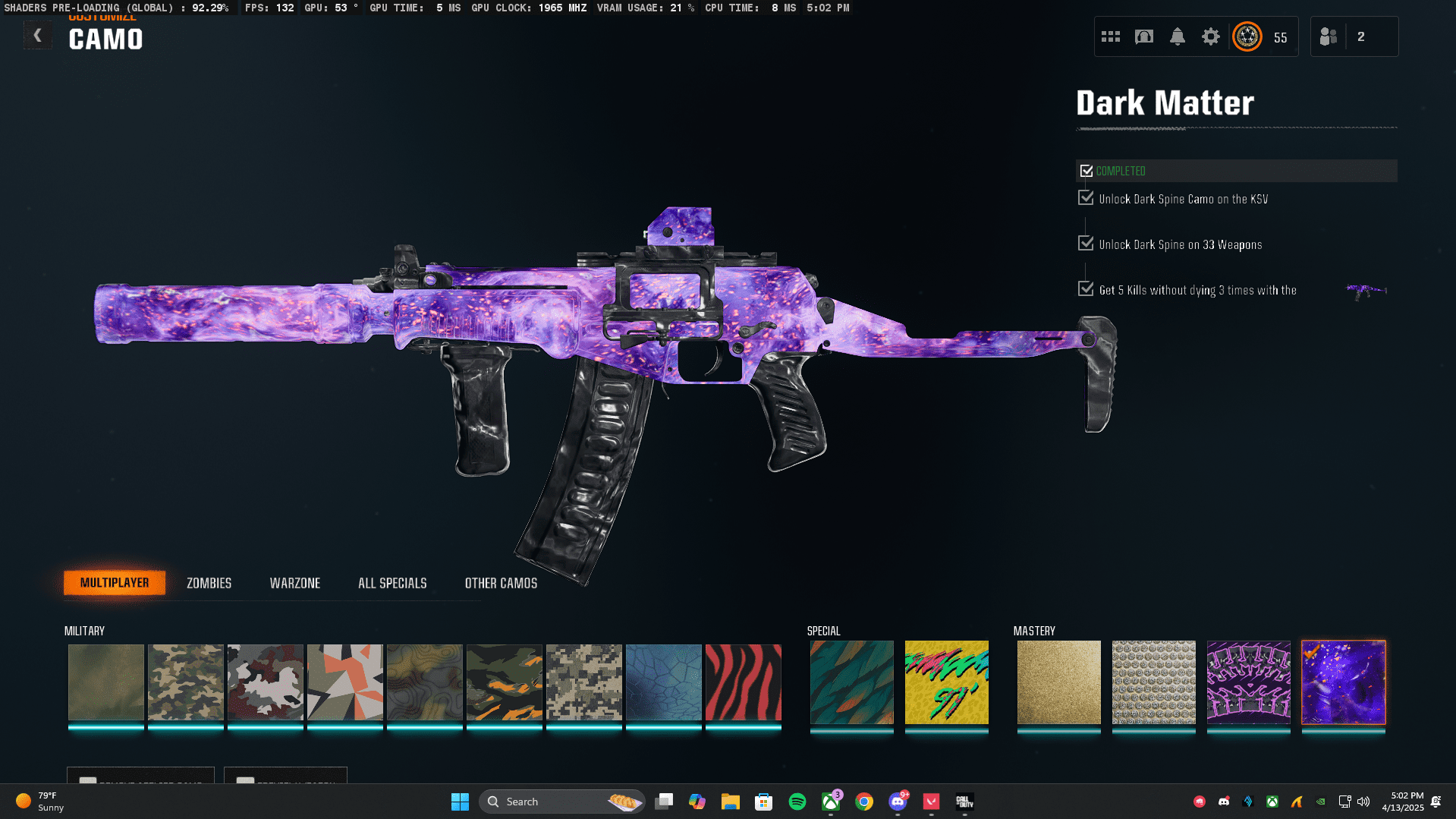This screenshot has height=819, width=1456.
Task: Select the orange geometric shard camo
Action: pos(344,682)
